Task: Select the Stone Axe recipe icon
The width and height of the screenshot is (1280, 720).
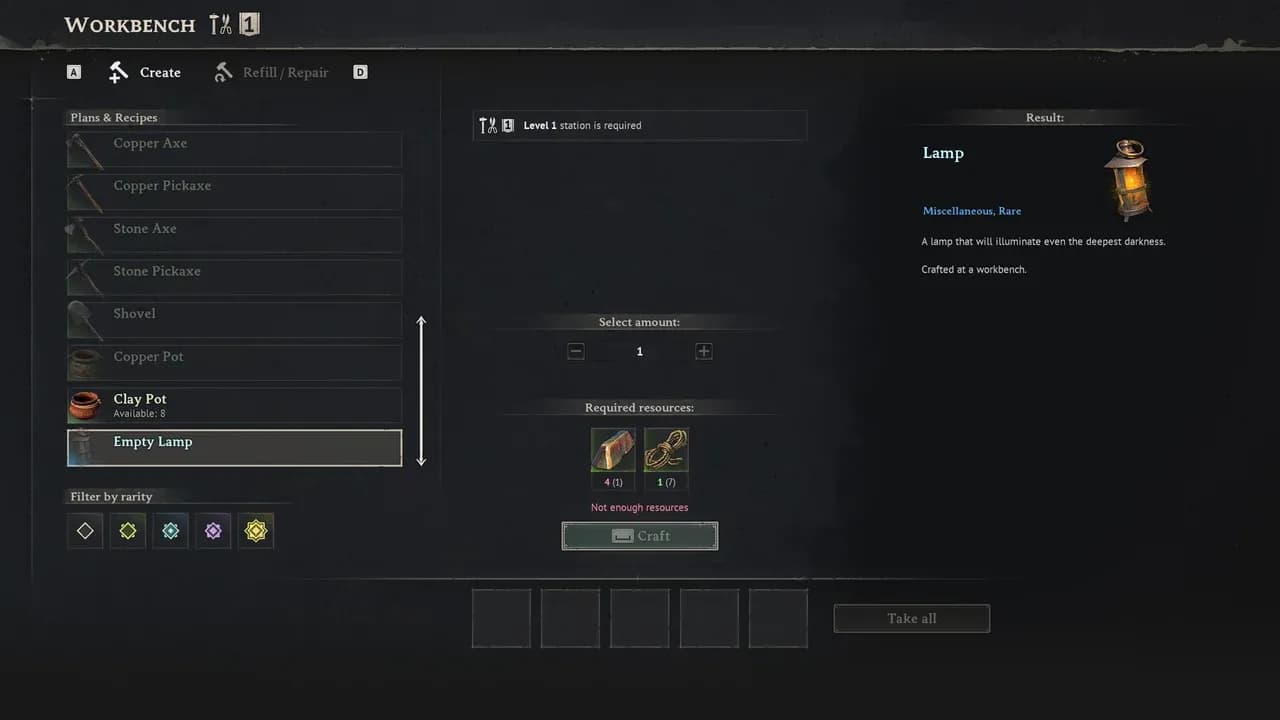Action: coord(85,234)
